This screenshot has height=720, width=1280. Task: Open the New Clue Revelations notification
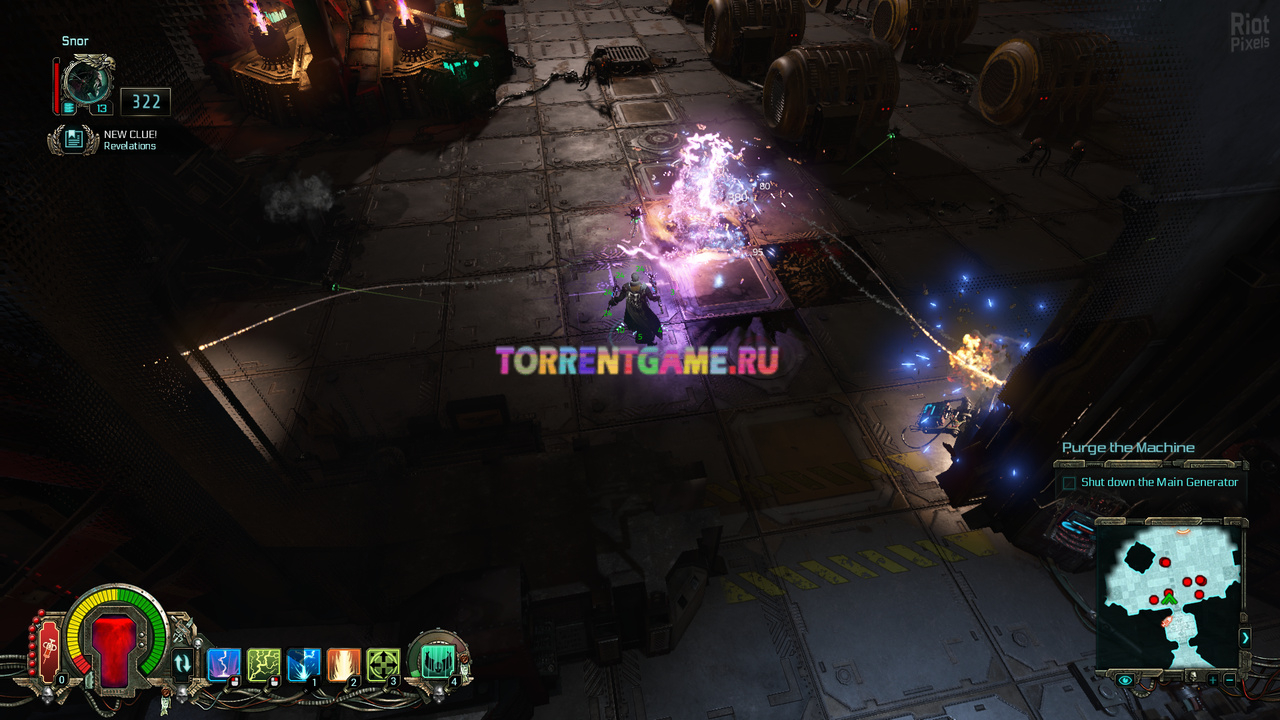pyautogui.click(x=73, y=139)
